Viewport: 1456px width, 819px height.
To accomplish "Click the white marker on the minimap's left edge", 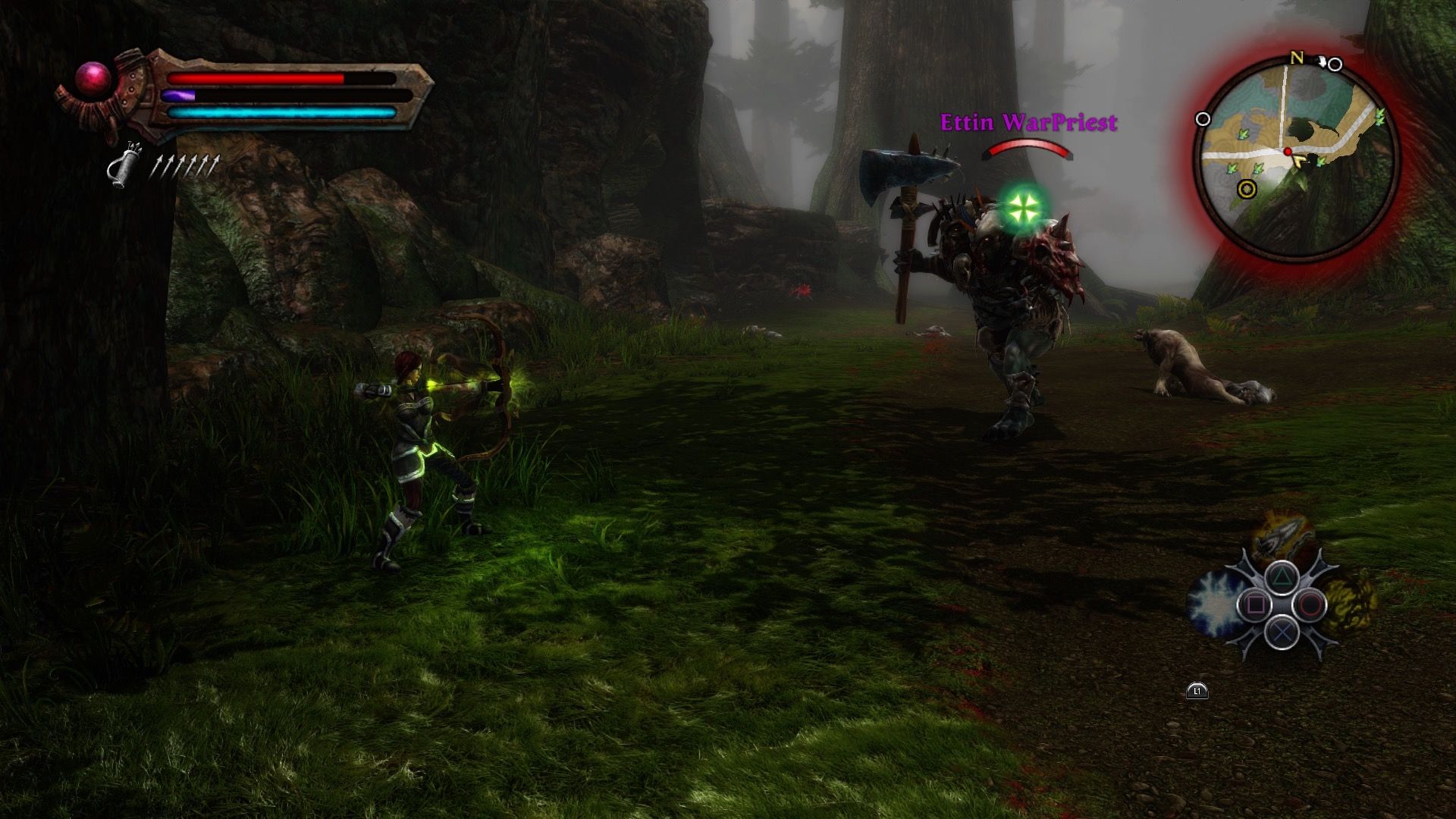I will tap(1203, 118).
